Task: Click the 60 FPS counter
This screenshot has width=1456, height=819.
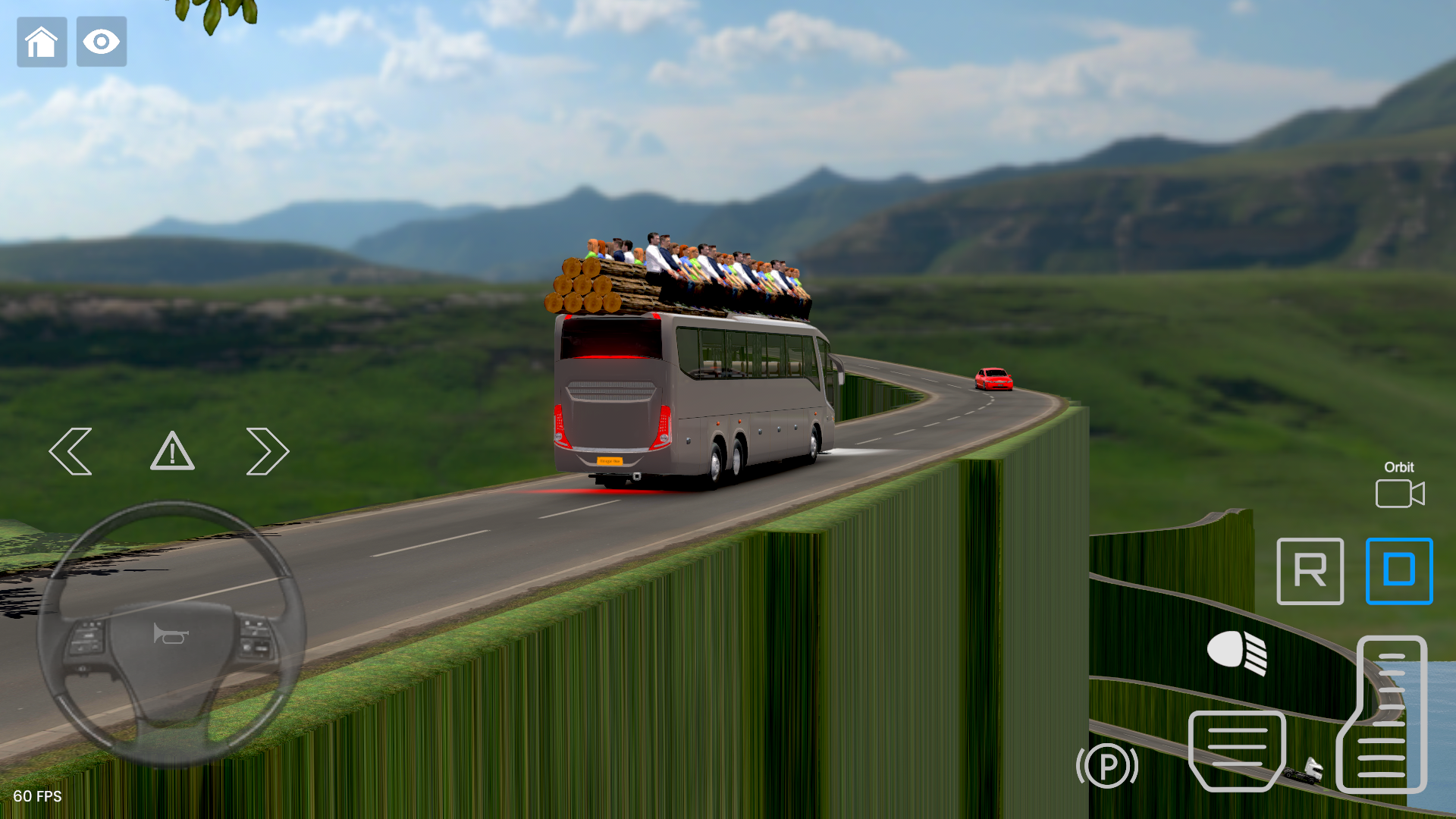Action: 39,797
